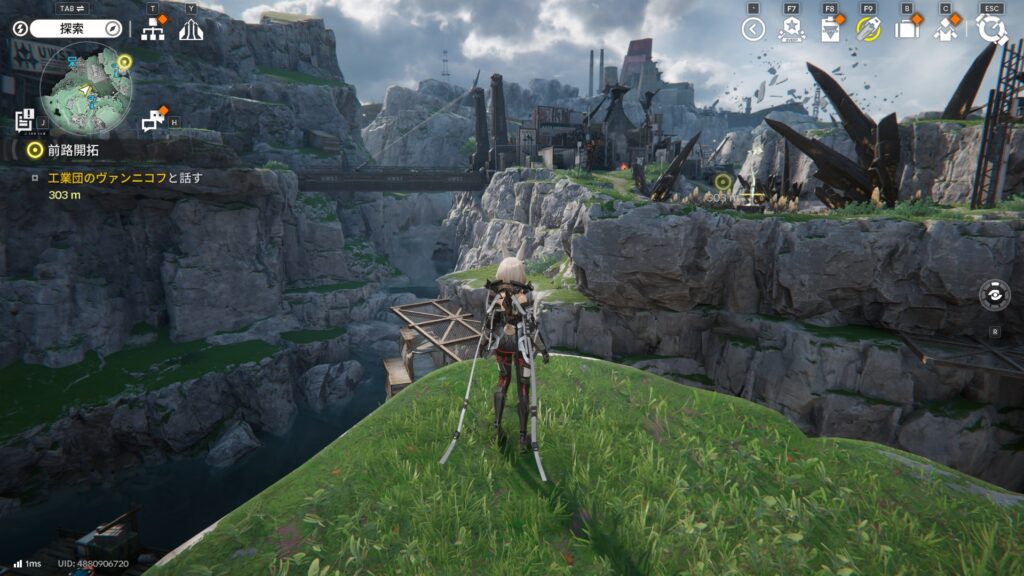
Task: Open the converging-arrows road icon menu
Action: [191, 30]
